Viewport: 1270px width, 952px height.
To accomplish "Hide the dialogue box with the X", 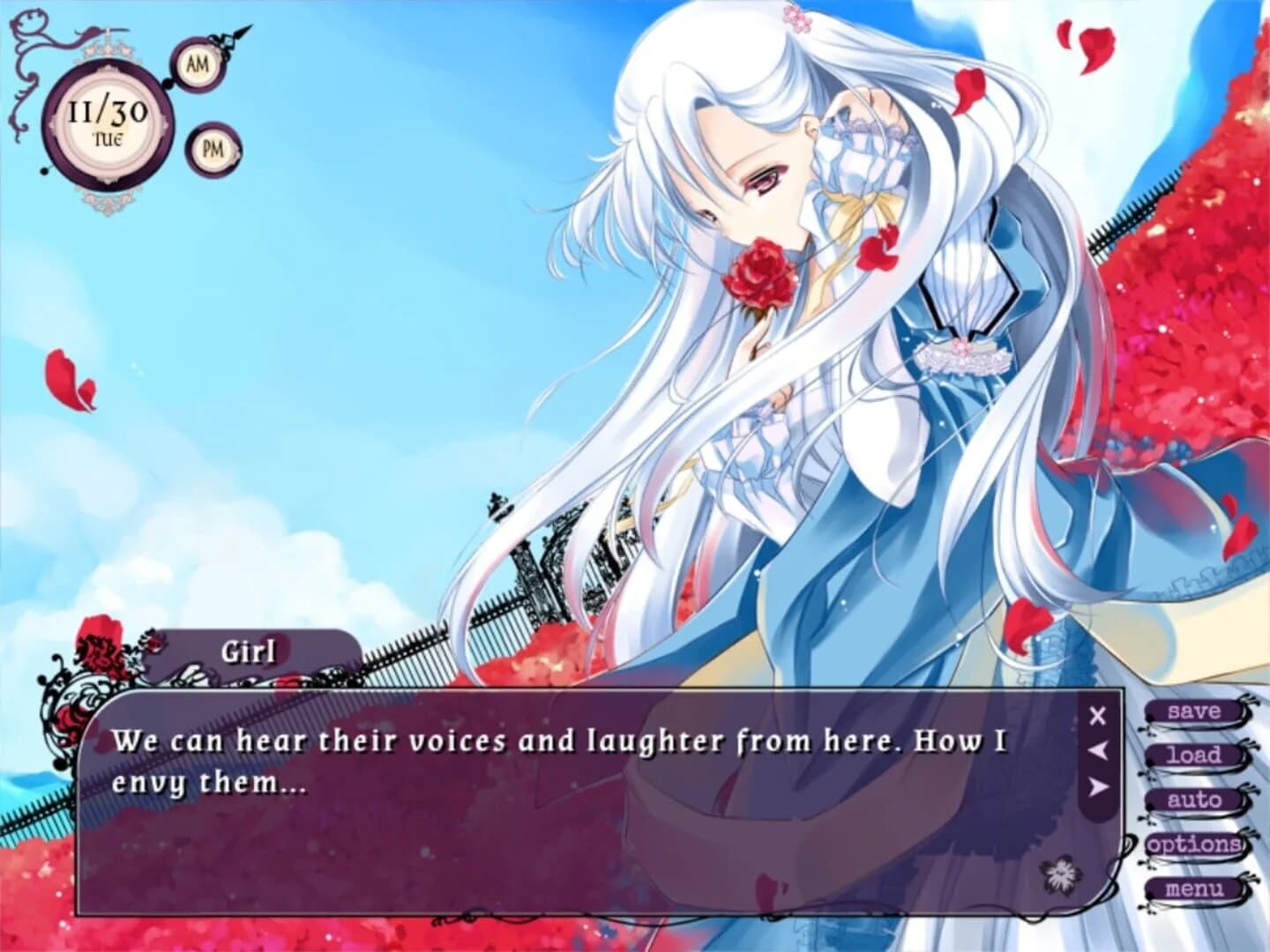I will (1095, 716).
